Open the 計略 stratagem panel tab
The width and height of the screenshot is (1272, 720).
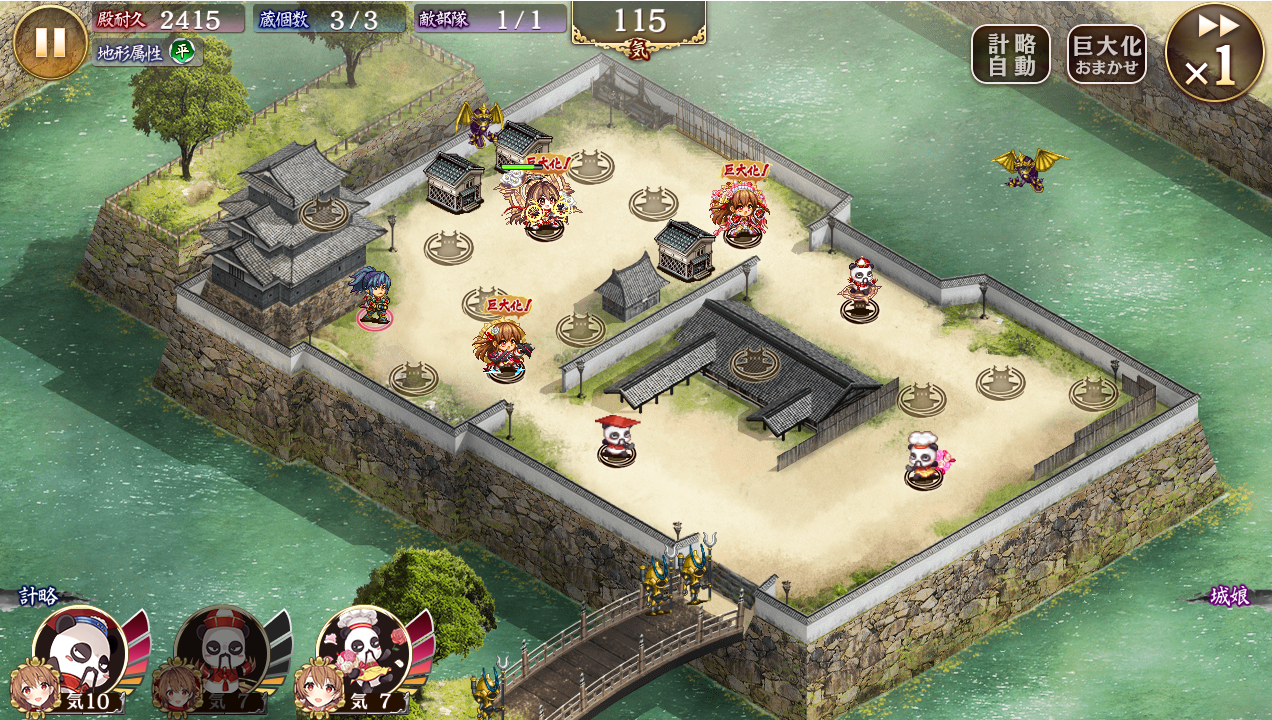[40, 597]
